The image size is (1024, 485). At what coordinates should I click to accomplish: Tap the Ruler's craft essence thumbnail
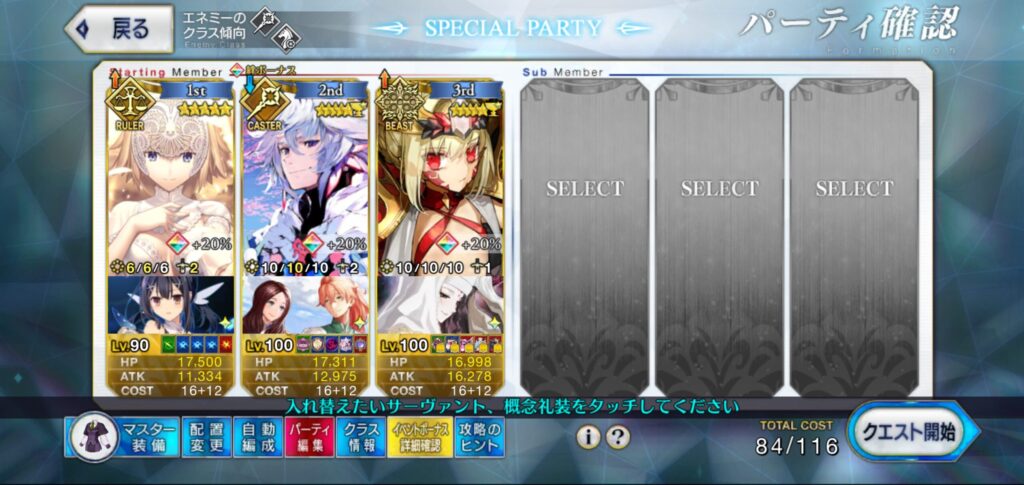[x=170, y=306]
